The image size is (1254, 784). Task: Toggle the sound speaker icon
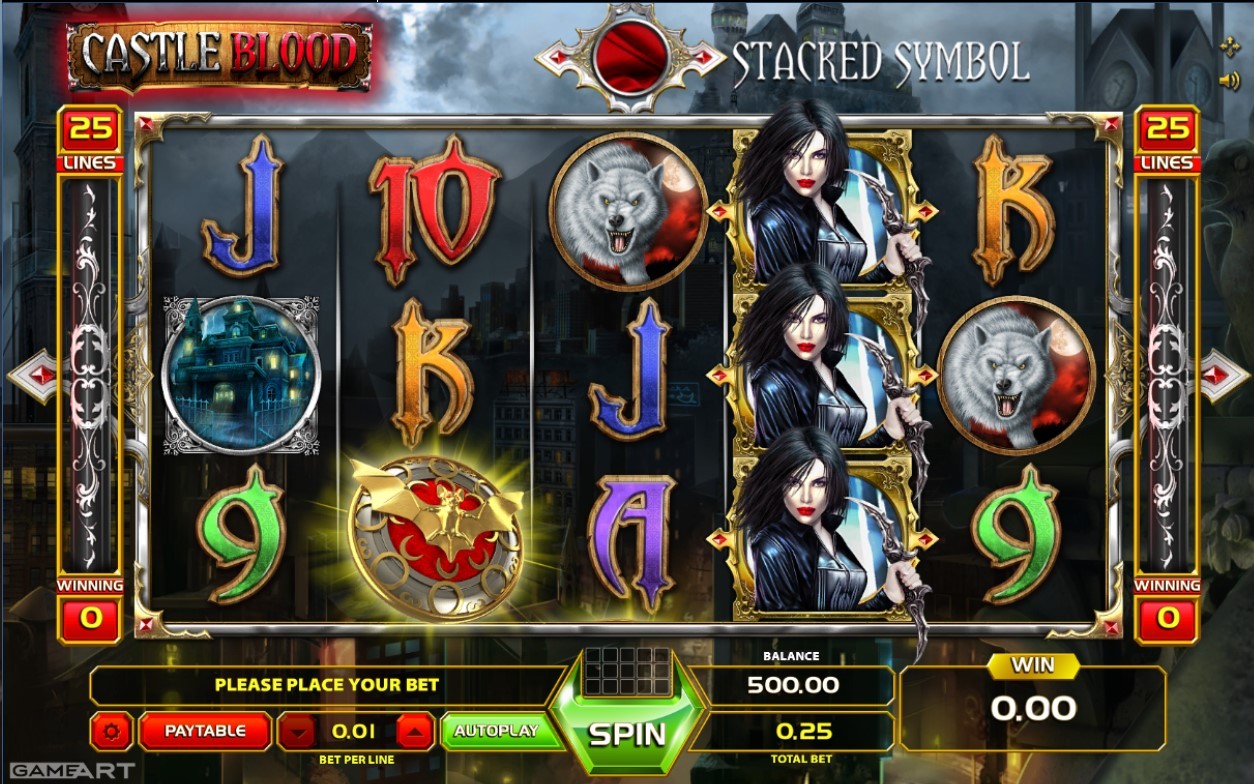1229,81
